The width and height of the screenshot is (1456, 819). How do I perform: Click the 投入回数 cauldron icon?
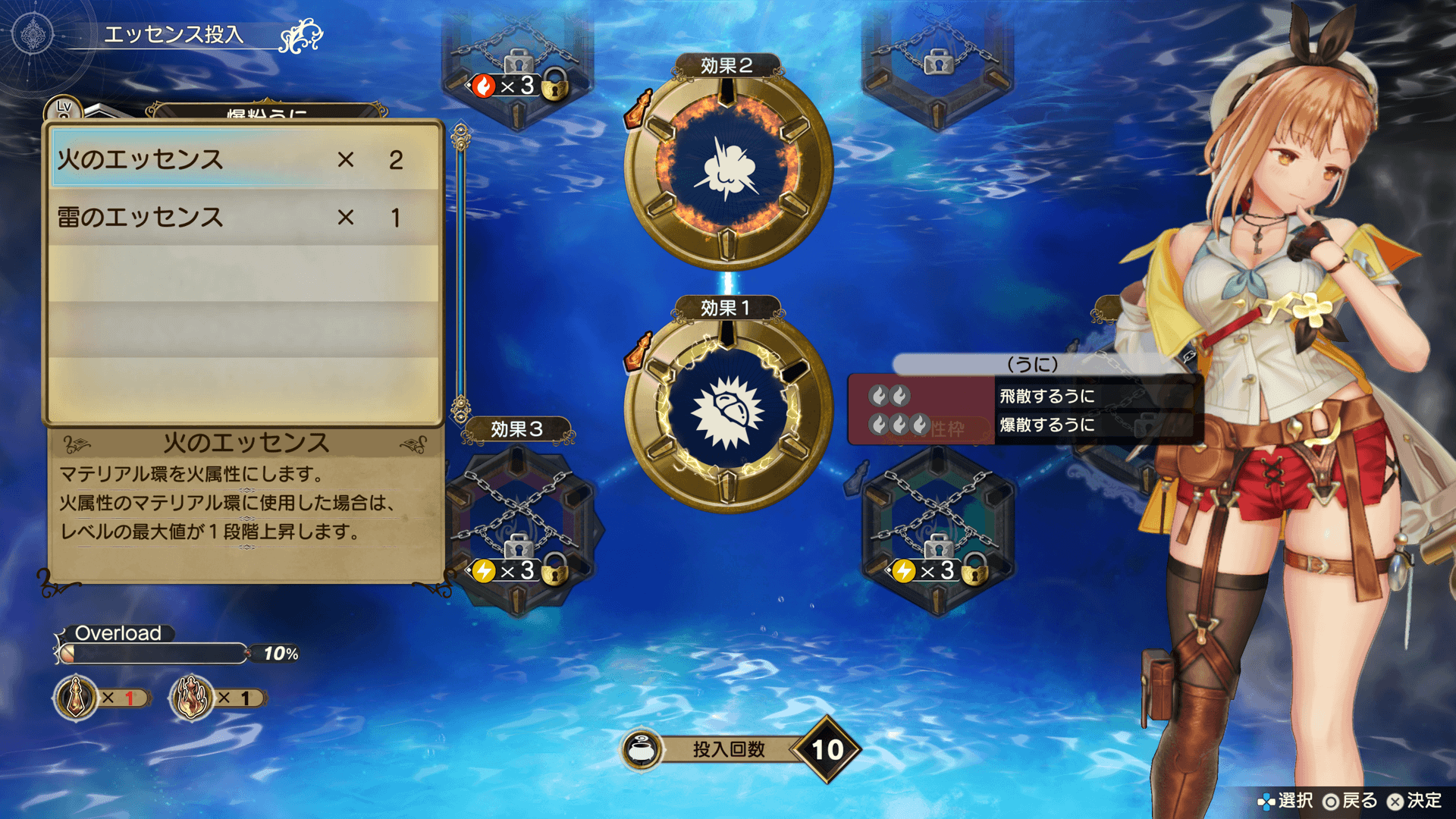(x=642, y=749)
